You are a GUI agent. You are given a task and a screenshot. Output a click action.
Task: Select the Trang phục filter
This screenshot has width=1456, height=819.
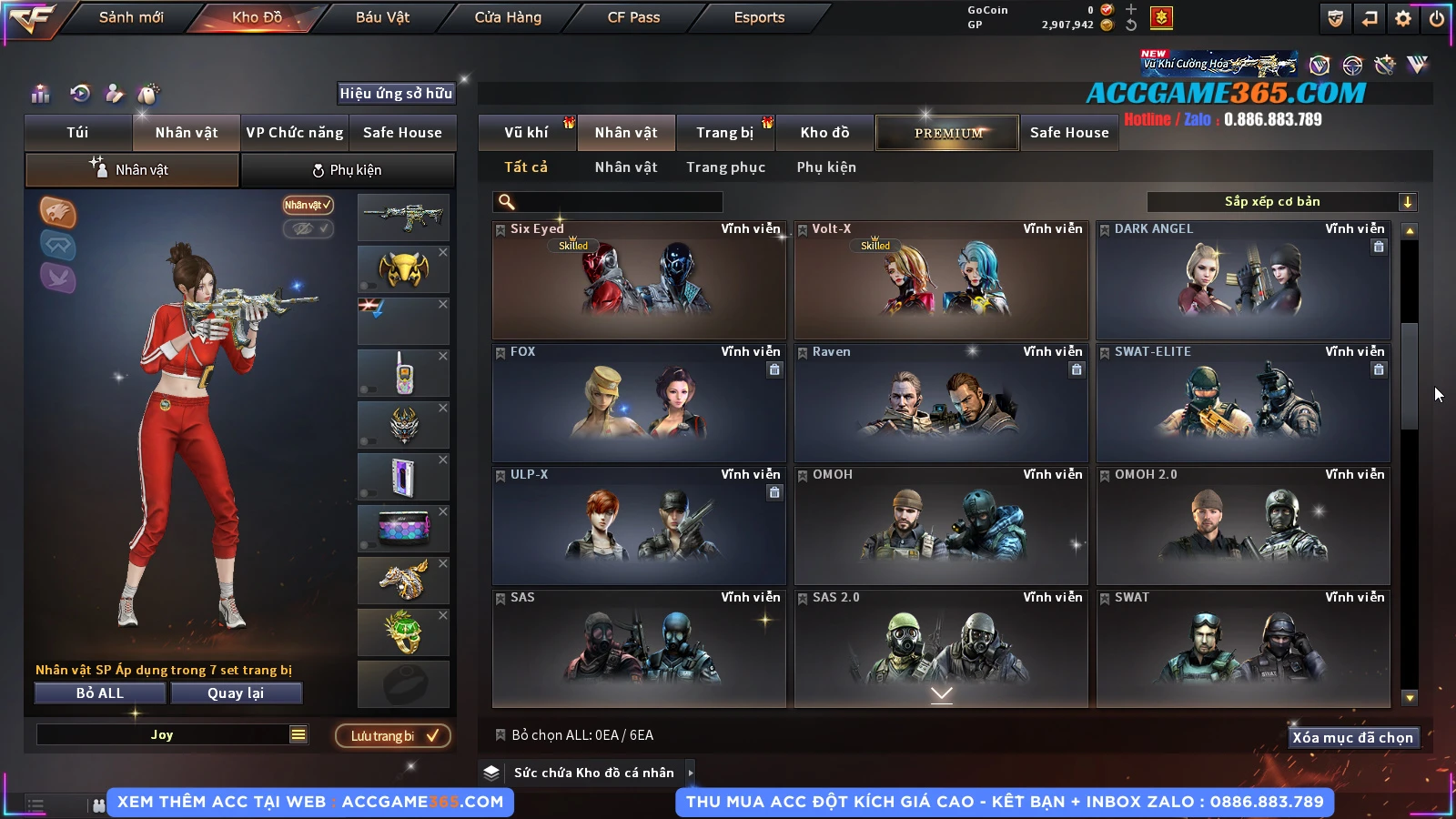coord(725,167)
